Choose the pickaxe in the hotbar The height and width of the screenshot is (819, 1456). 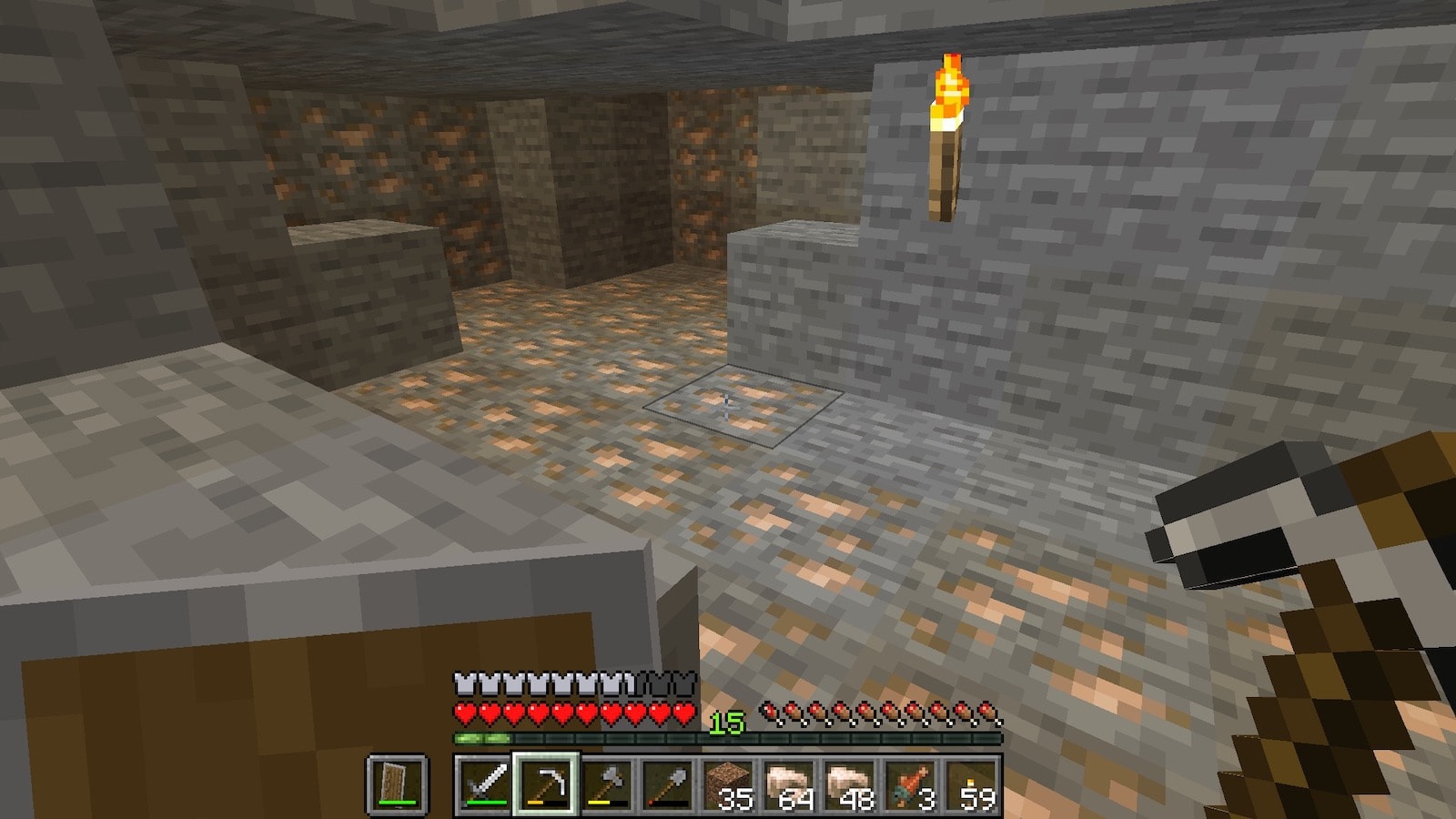click(x=544, y=784)
